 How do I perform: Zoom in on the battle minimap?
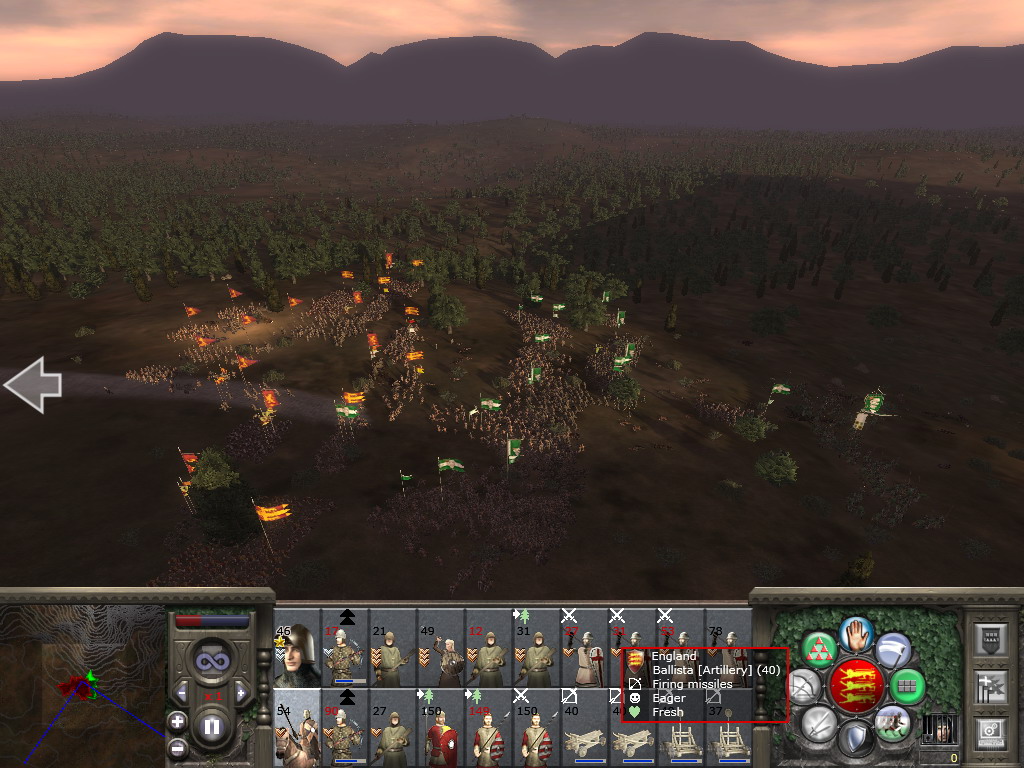click(177, 721)
